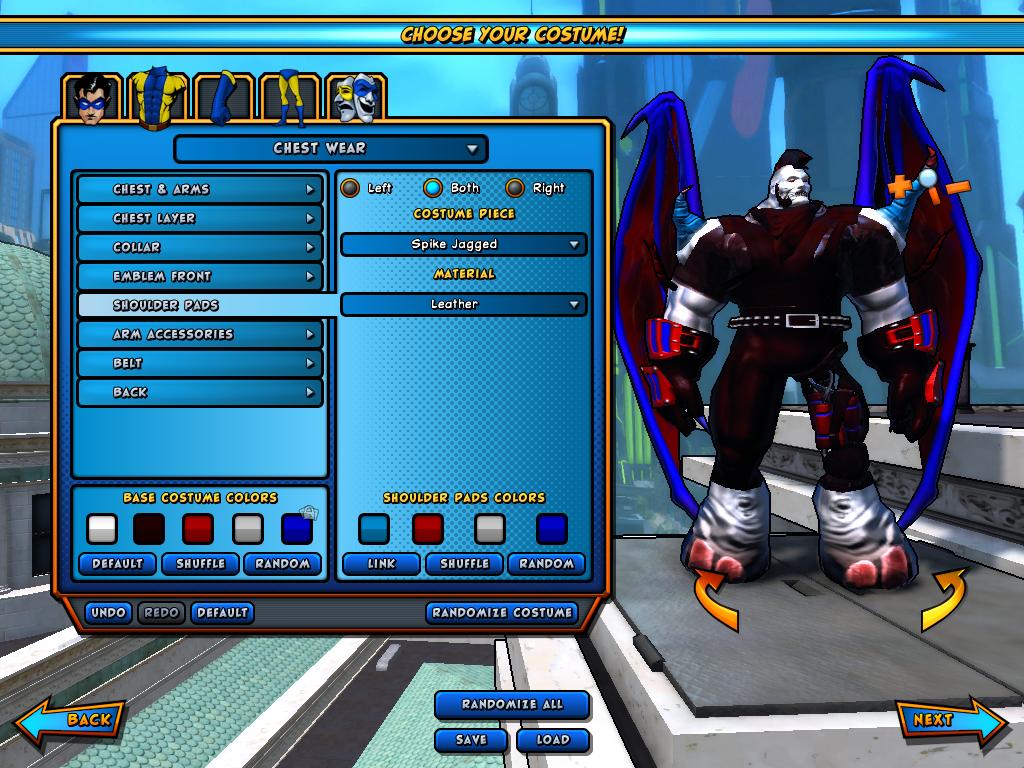Choose the Right shoulder radio option

pos(515,188)
